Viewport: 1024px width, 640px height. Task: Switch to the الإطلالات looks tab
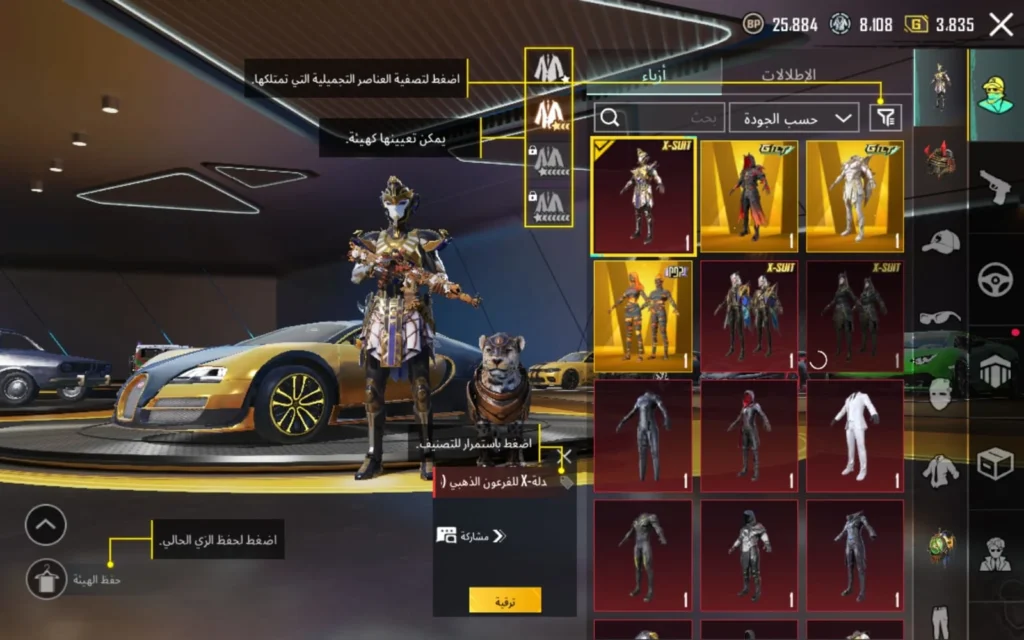[789, 75]
